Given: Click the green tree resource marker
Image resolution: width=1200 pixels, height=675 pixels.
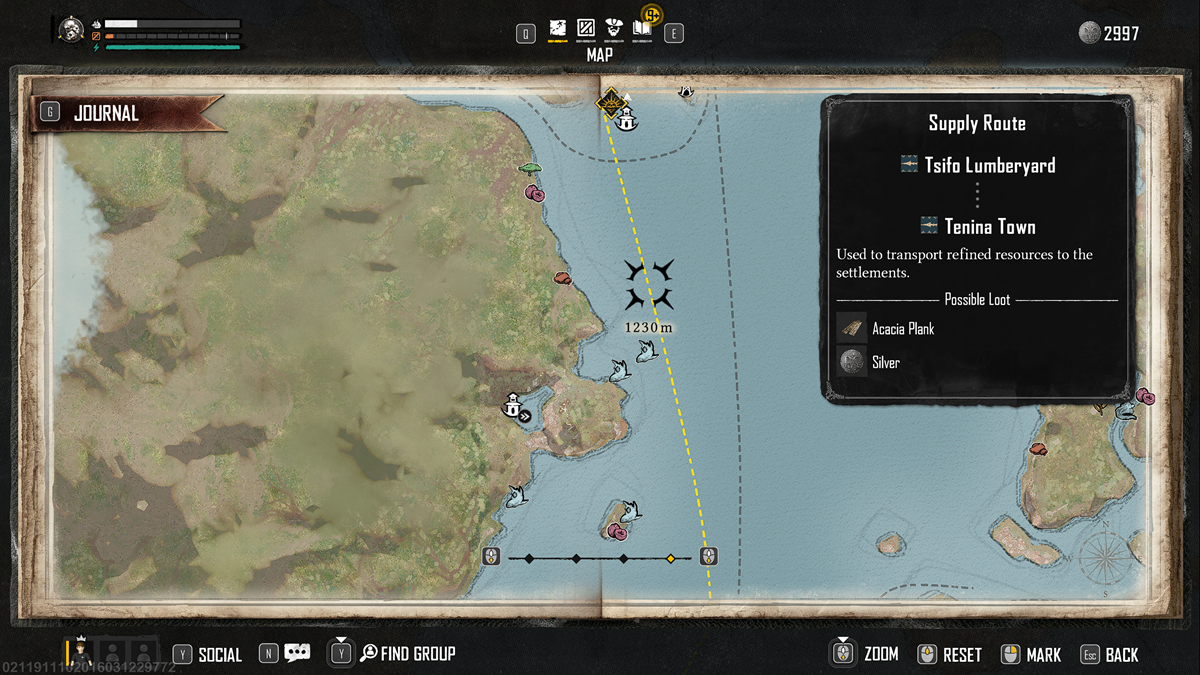Looking at the screenshot, I should (530, 169).
